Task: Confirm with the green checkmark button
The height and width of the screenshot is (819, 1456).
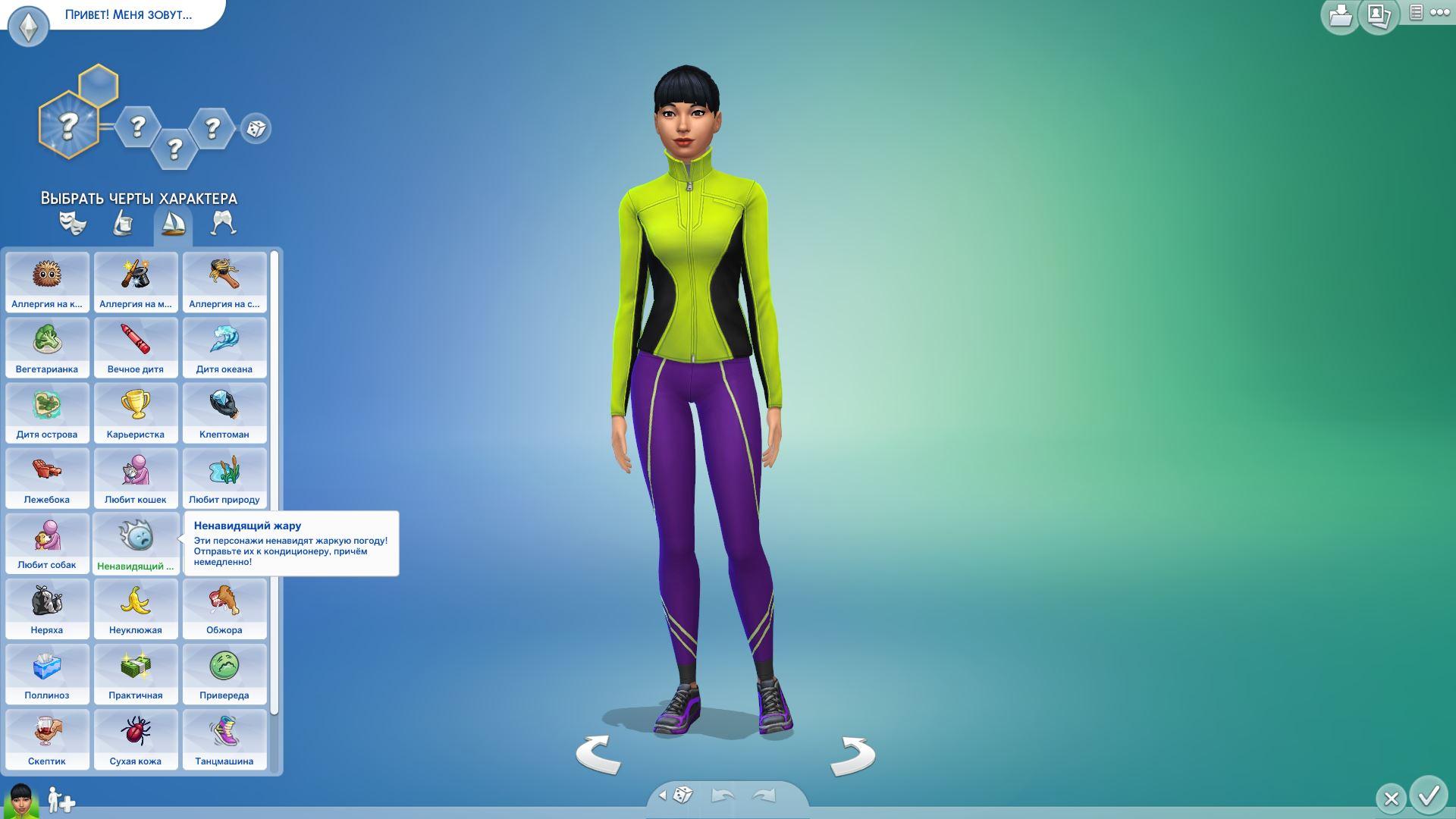Action: pos(1429,796)
